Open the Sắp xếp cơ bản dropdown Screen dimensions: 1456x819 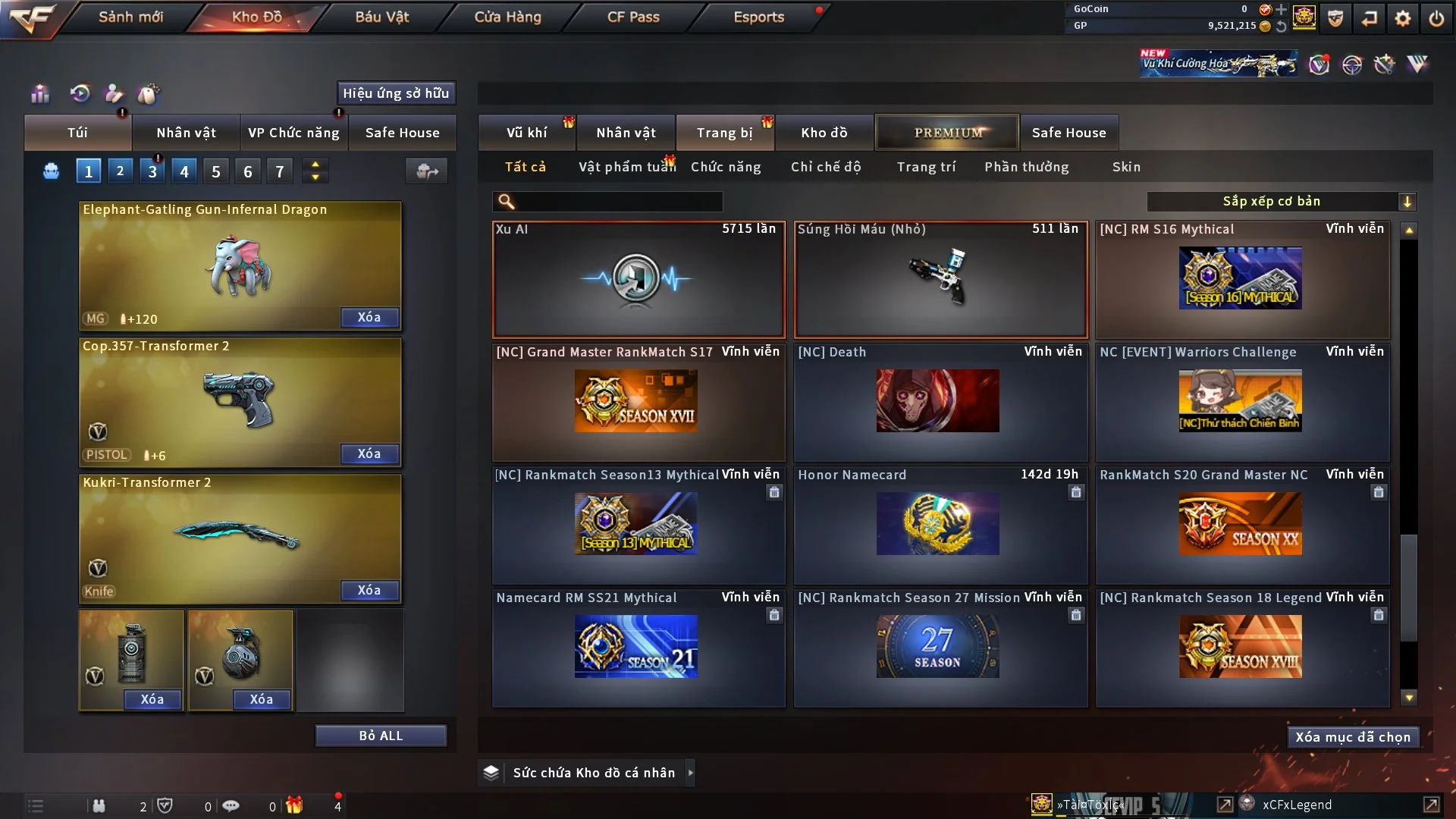click(1281, 202)
